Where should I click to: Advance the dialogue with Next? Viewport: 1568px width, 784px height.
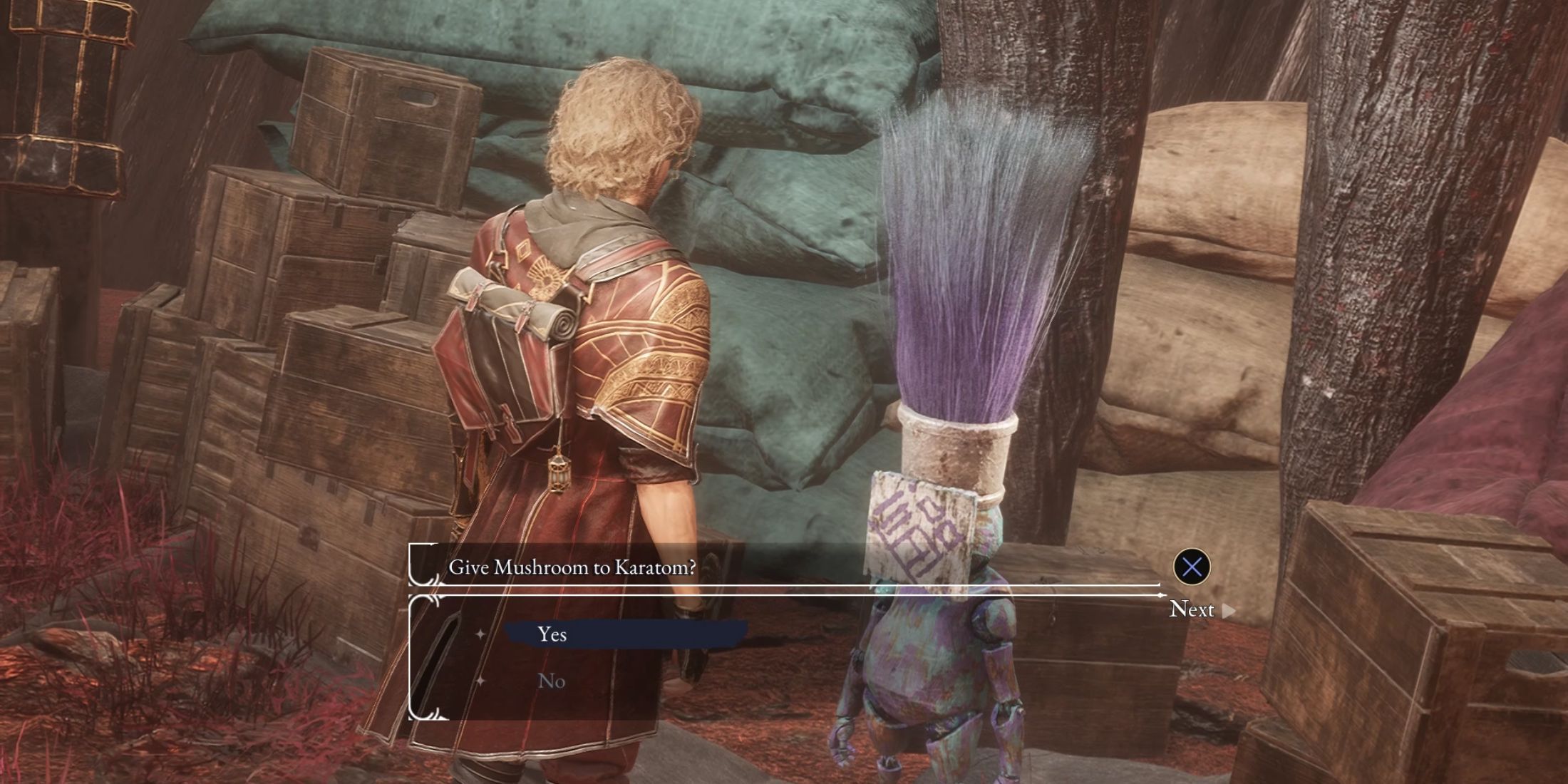(x=1200, y=609)
